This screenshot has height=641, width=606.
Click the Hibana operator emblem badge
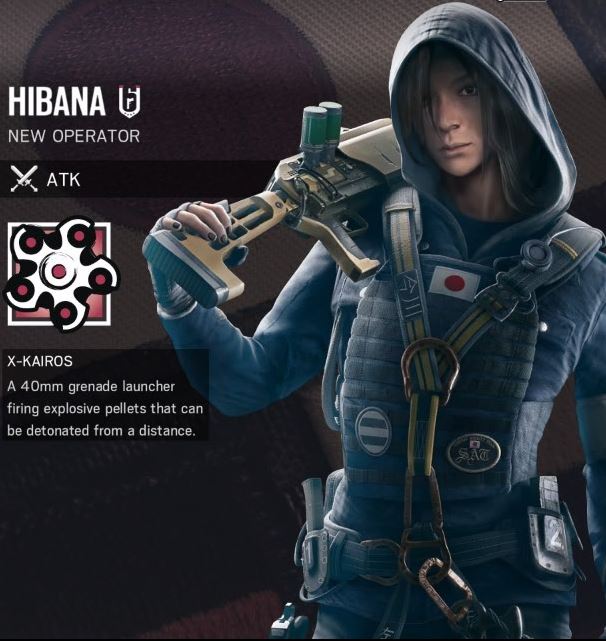pos(130,102)
